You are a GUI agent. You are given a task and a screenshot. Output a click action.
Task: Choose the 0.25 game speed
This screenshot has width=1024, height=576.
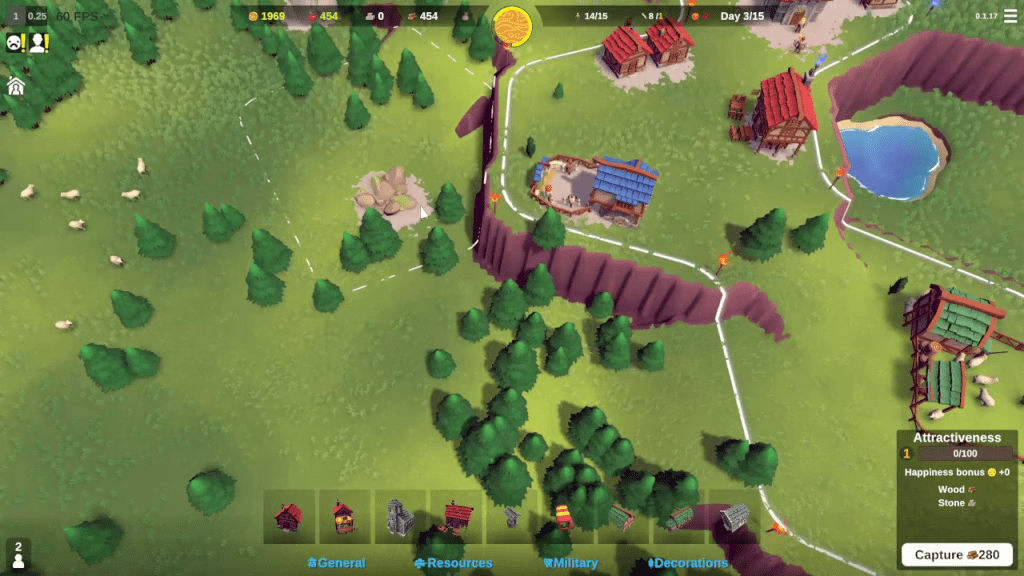pyautogui.click(x=37, y=16)
